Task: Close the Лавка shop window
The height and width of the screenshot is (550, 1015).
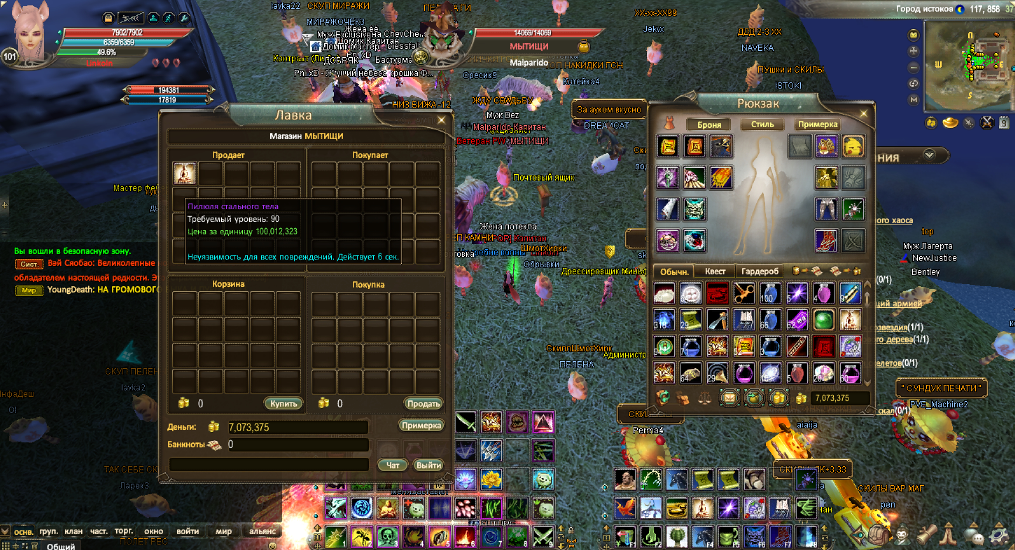Action: (x=441, y=119)
